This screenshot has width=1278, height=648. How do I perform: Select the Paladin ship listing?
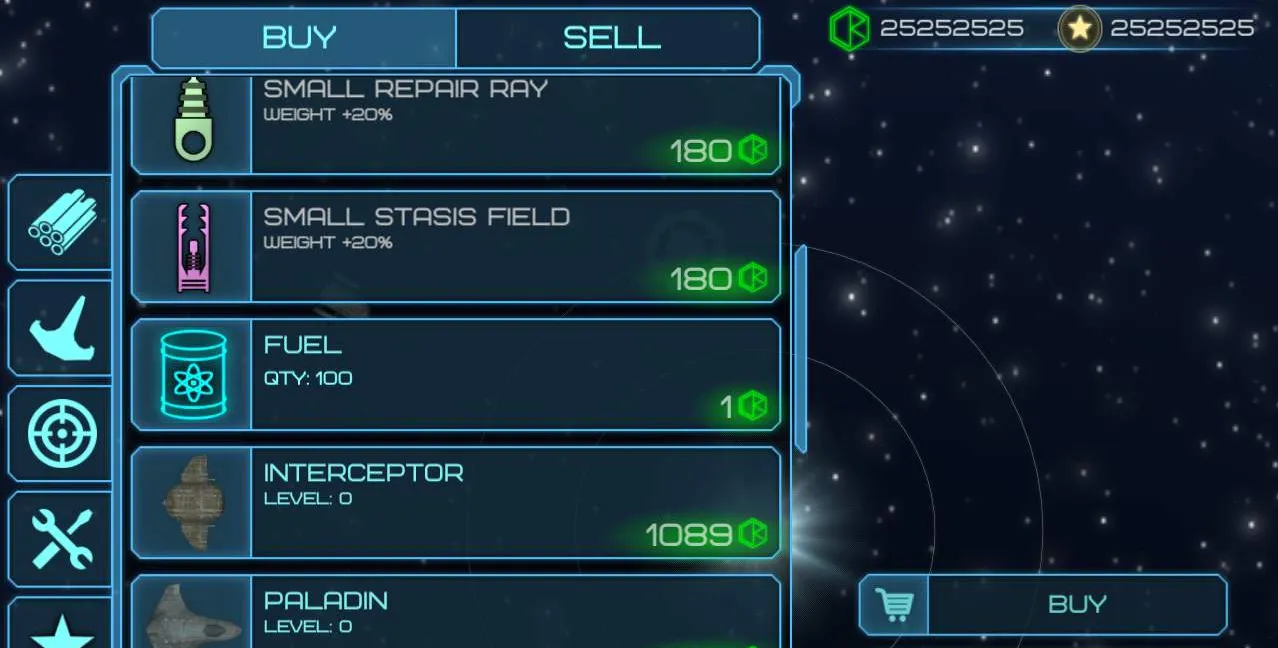[x=455, y=612]
